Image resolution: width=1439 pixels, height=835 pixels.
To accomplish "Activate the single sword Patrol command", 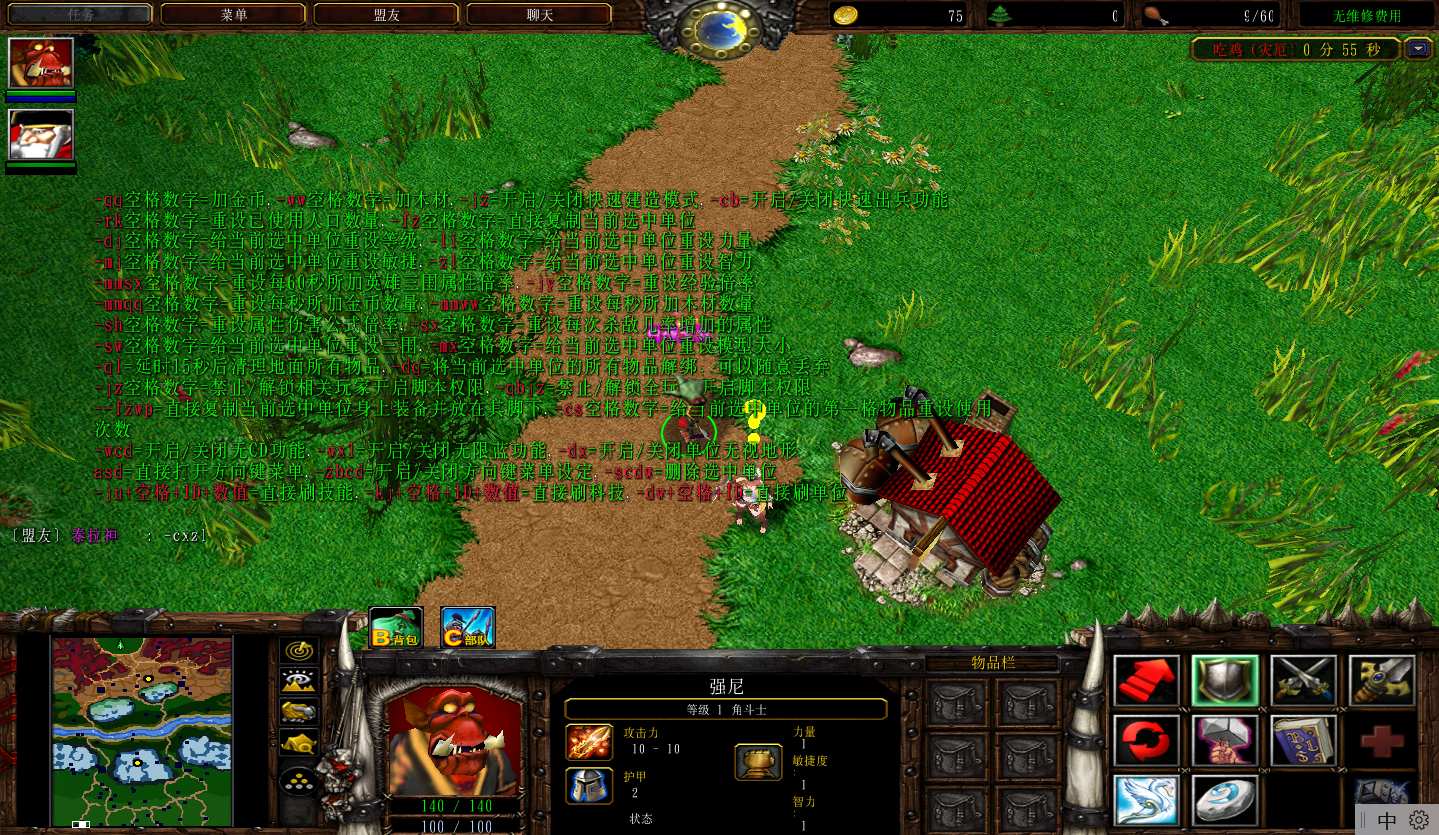I will tap(1381, 681).
